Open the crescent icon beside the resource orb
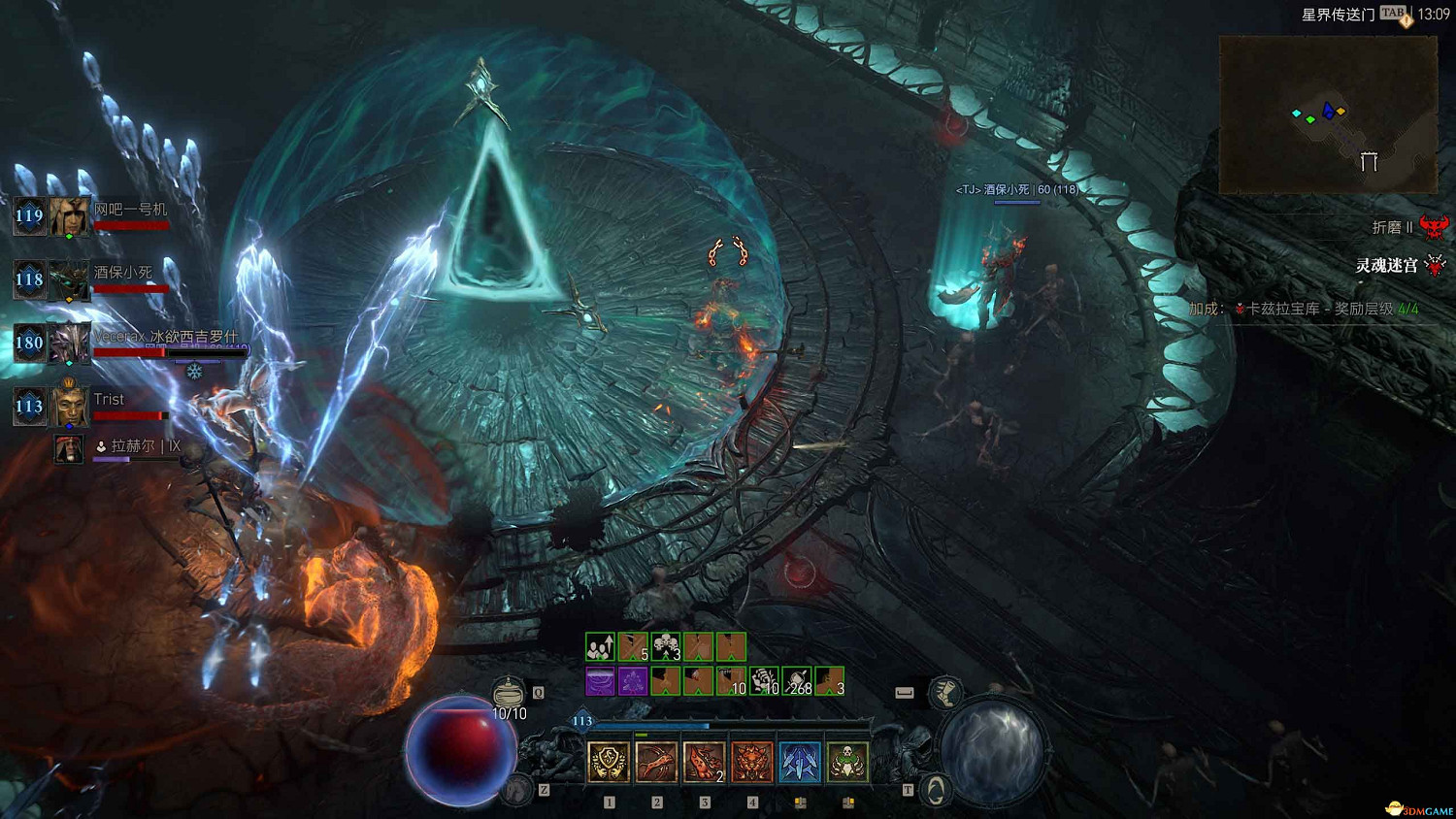This screenshot has height=819, width=1456. 935,791
